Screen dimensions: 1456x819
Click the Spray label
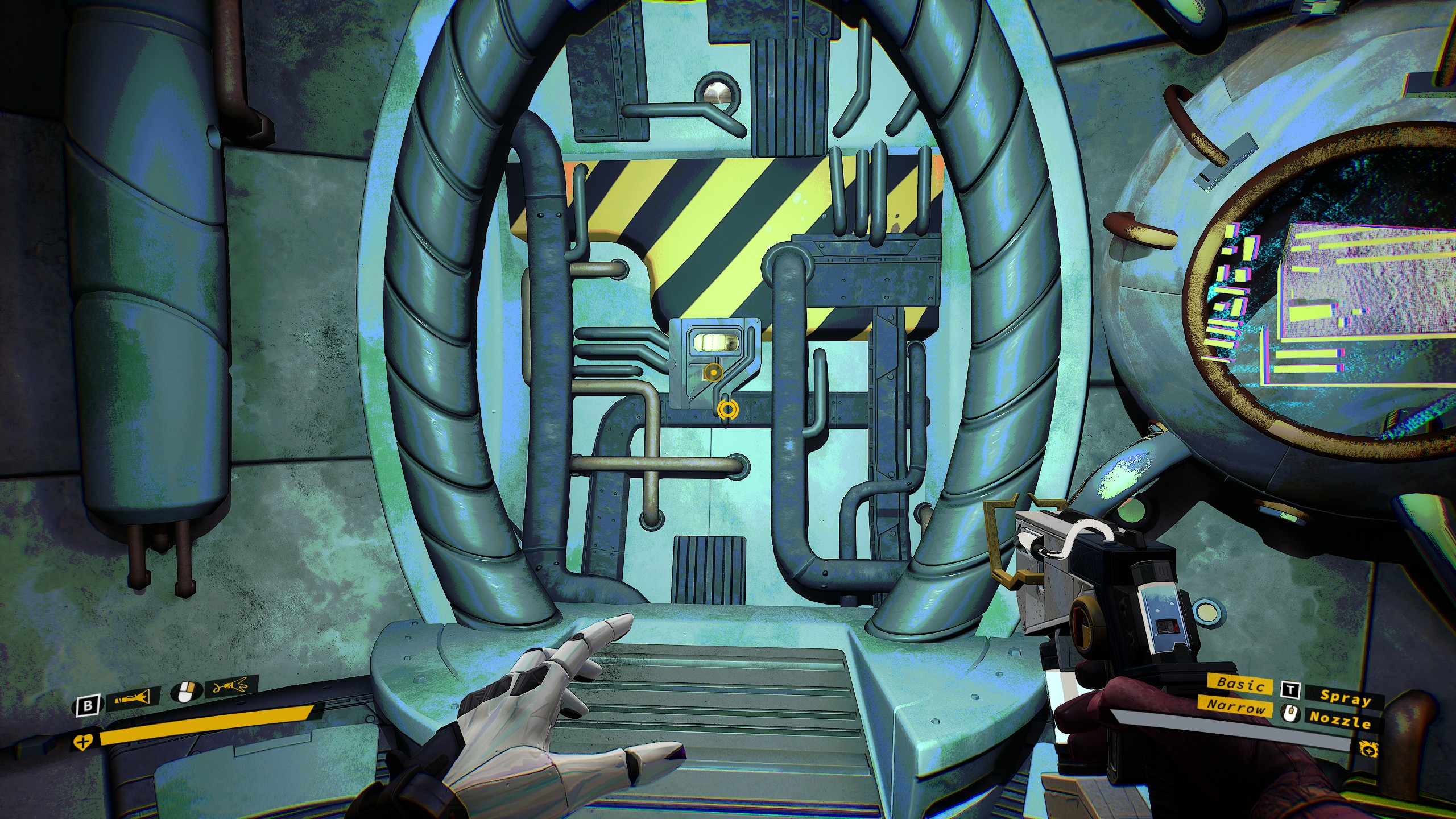tap(1345, 697)
